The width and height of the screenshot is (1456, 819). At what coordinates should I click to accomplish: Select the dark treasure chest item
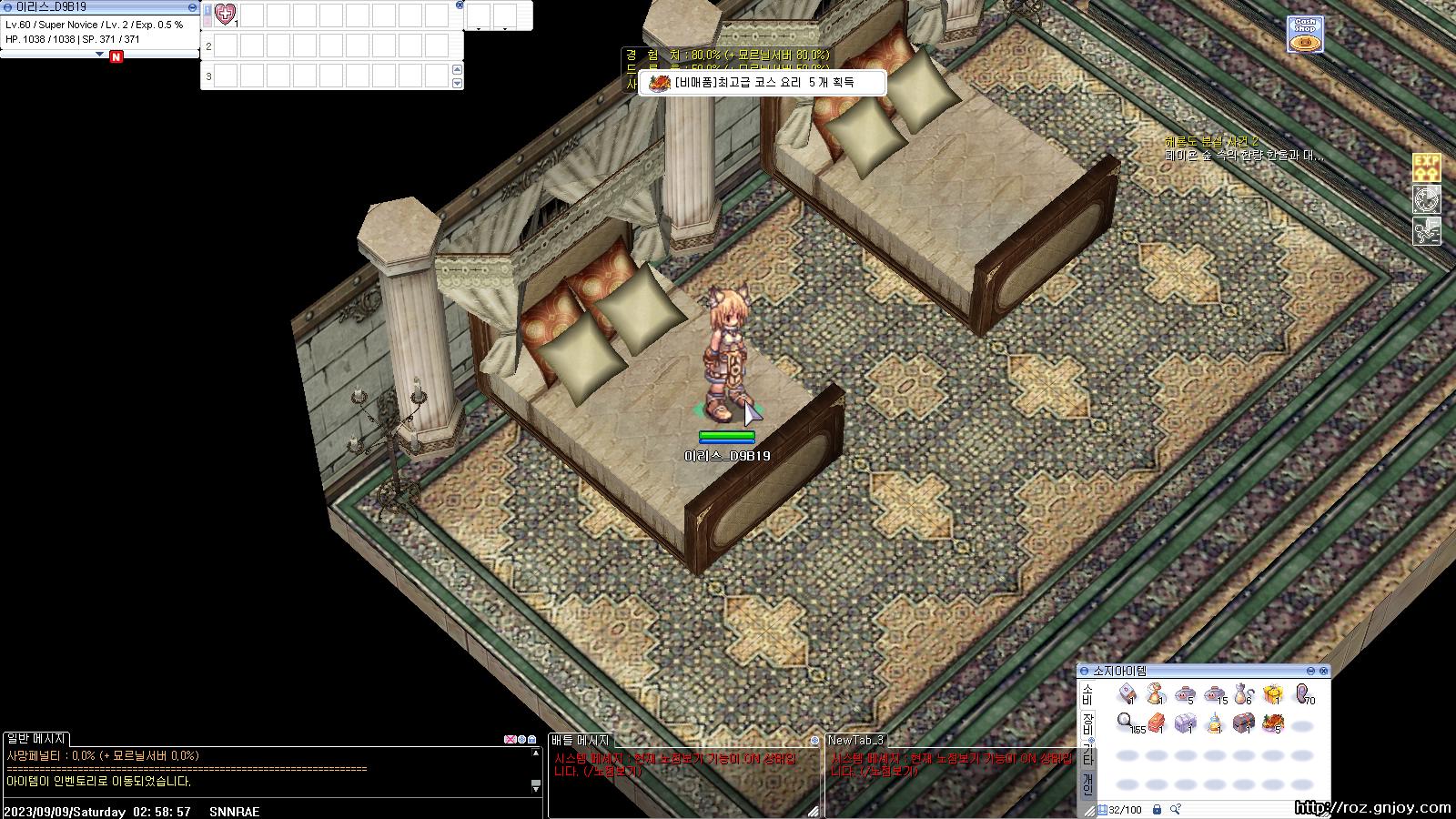tap(1243, 723)
